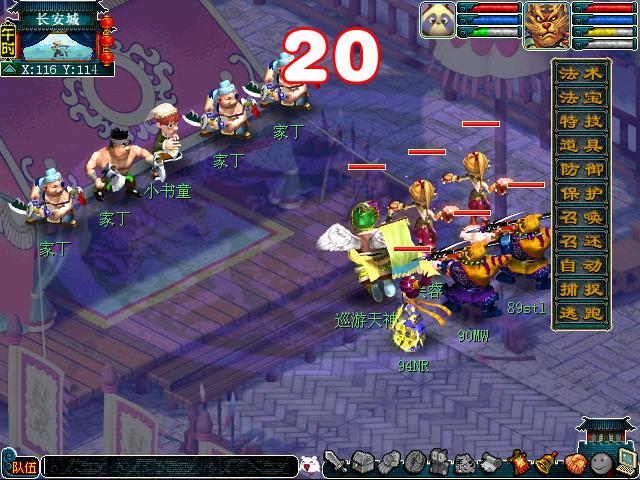Click the sword icon in bottom toolbar
The width and height of the screenshot is (640, 480).
(336, 464)
